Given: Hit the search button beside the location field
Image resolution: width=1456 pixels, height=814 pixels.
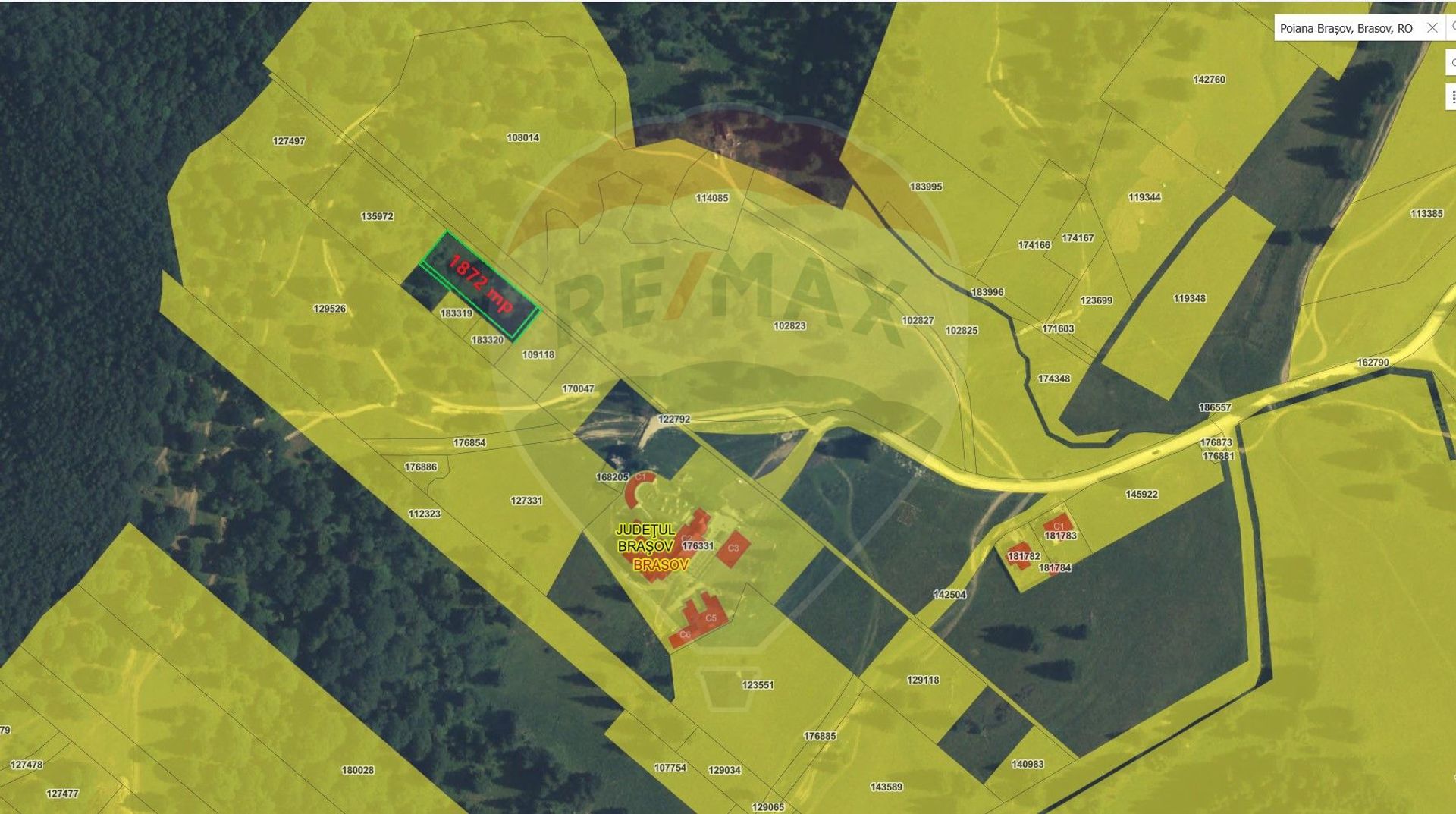Looking at the screenshot, I should [1451, 27].
